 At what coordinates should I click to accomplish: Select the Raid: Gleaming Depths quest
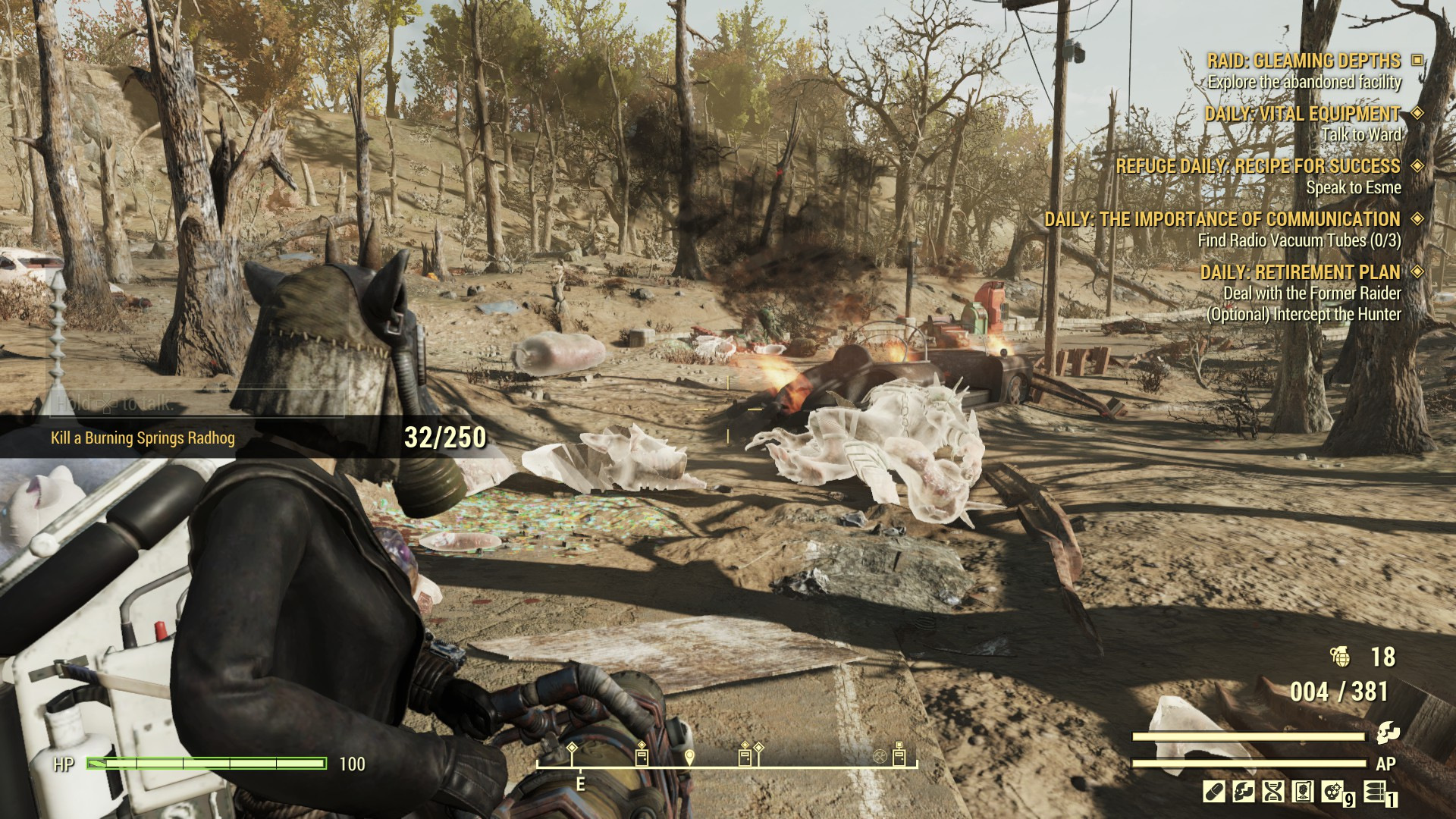(x=1304, y=61)
